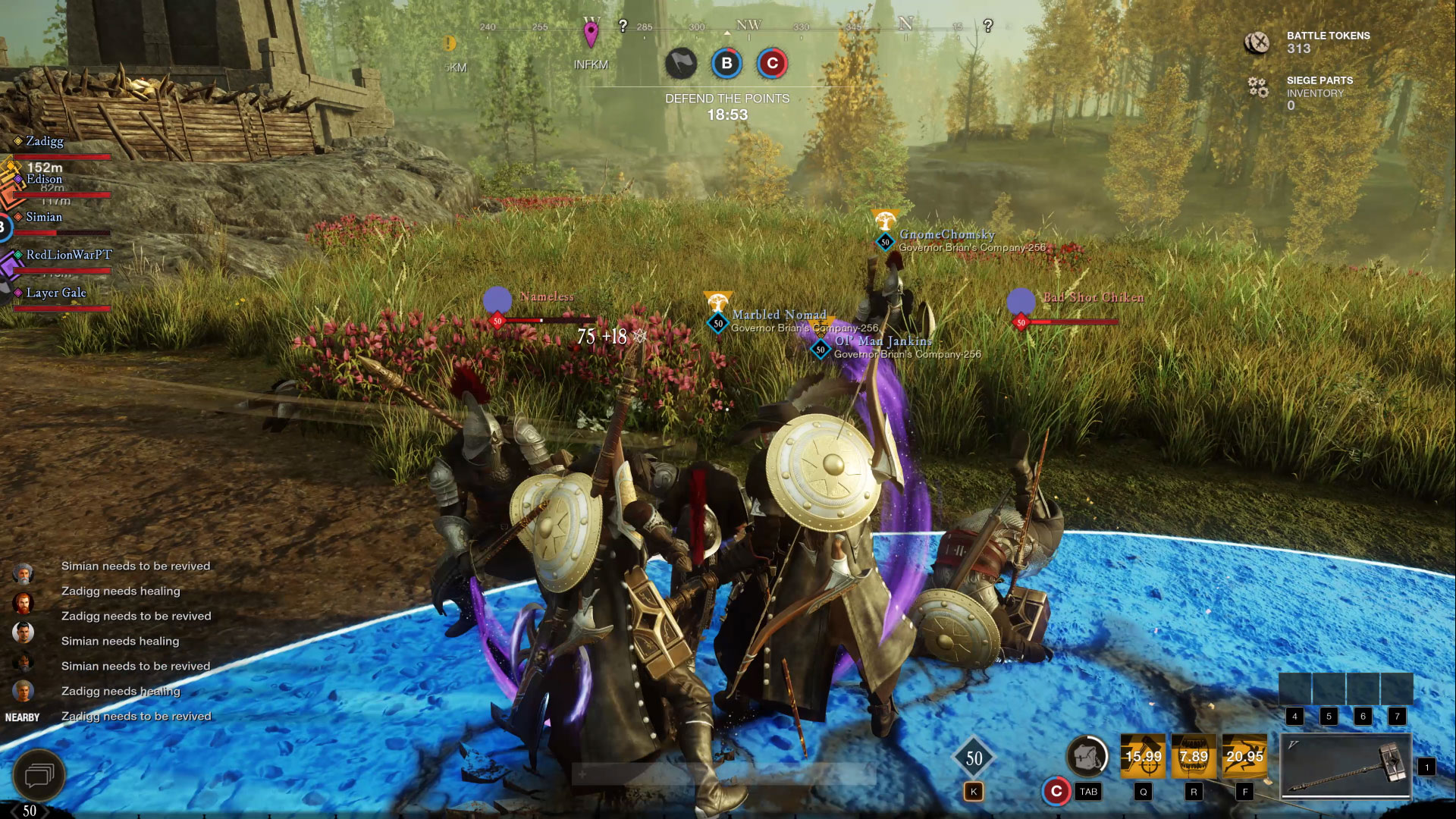
Task: Click the NEARBY chat channel label
Action: pos(23,717)
